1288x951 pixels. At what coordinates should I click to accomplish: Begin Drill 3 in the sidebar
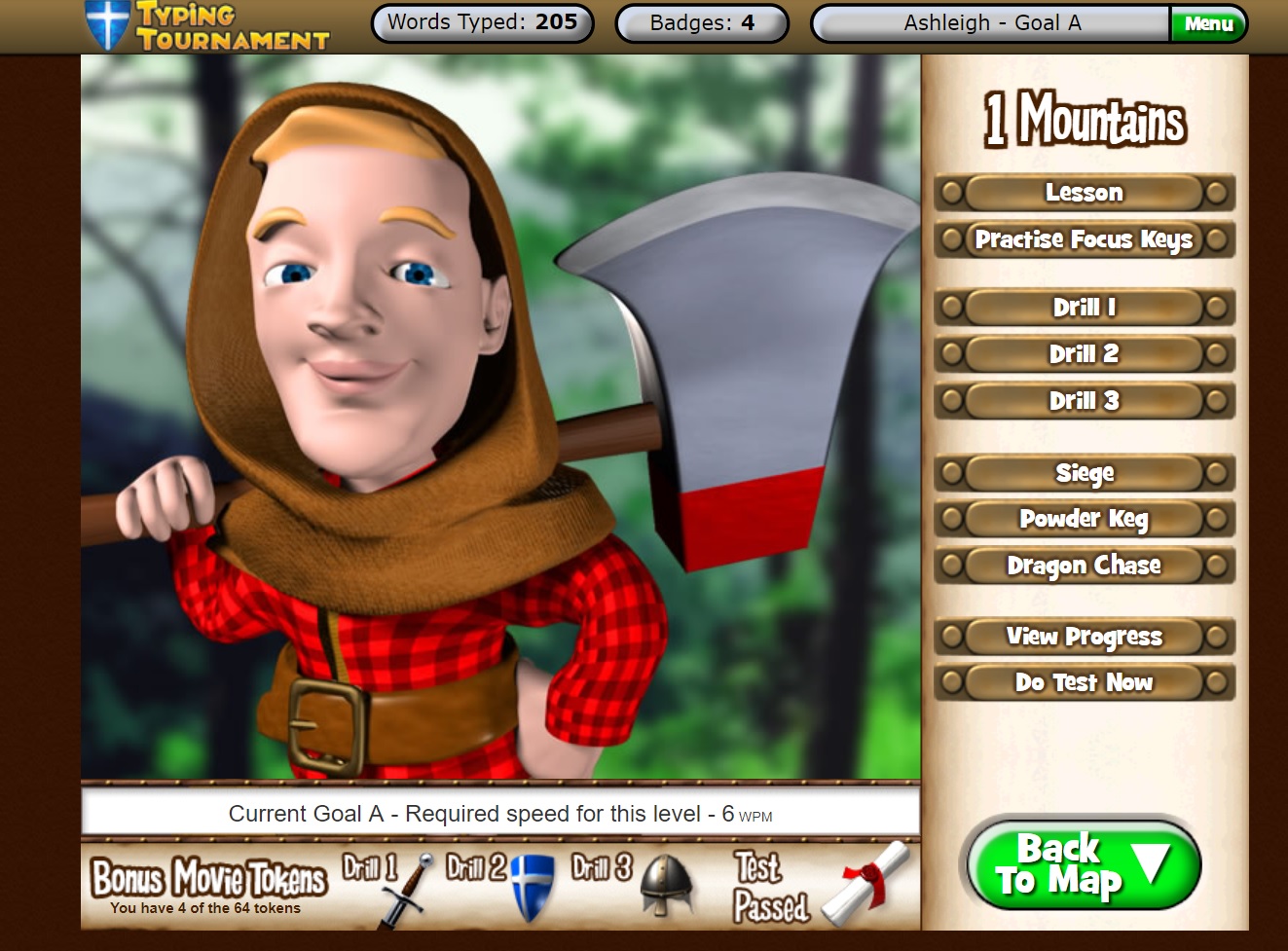click(1083, 401)
